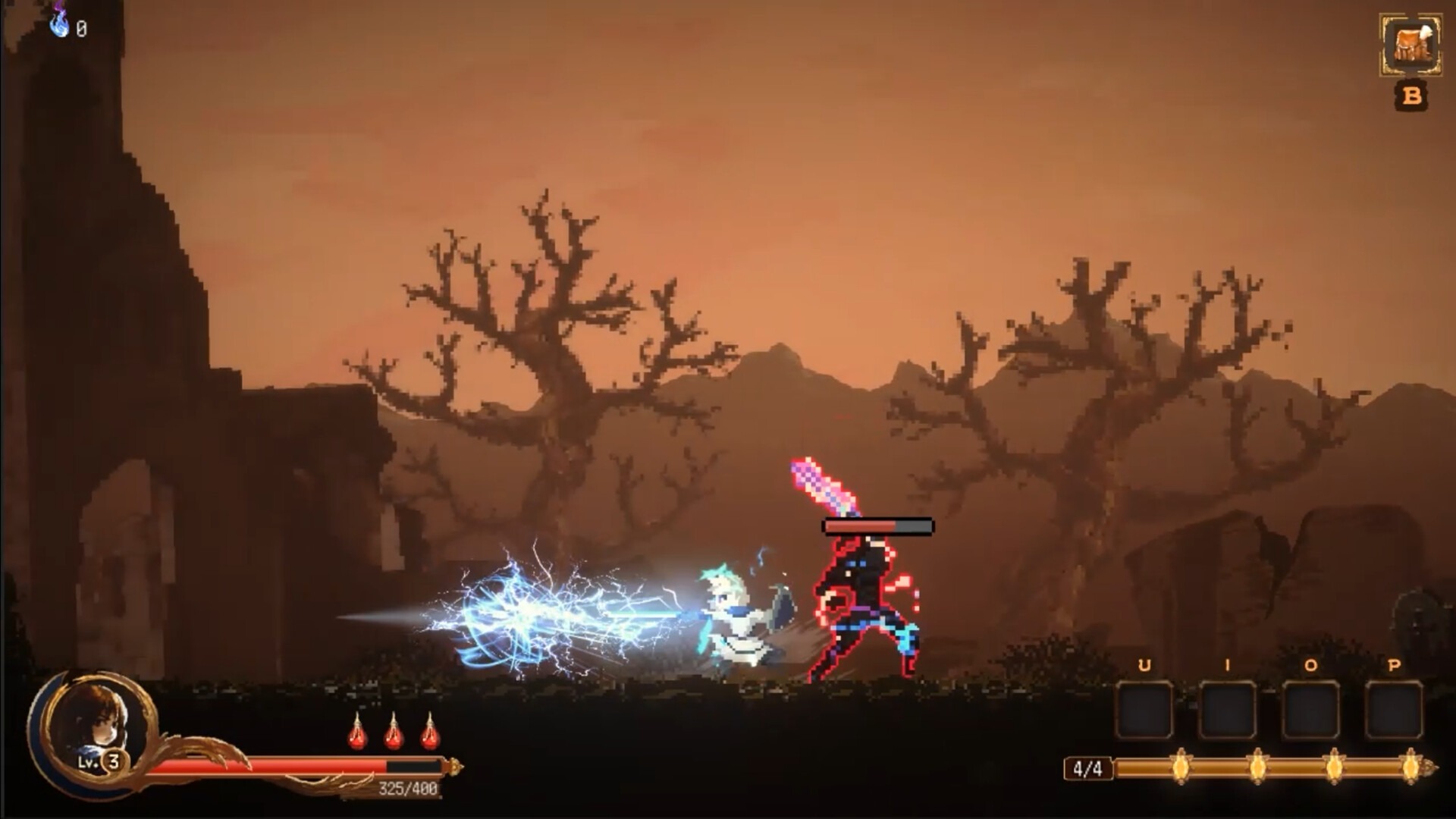Screen dimensions: 1456x819
Task: Activate the skill slot labeled O
Action: click(1310, 711)
